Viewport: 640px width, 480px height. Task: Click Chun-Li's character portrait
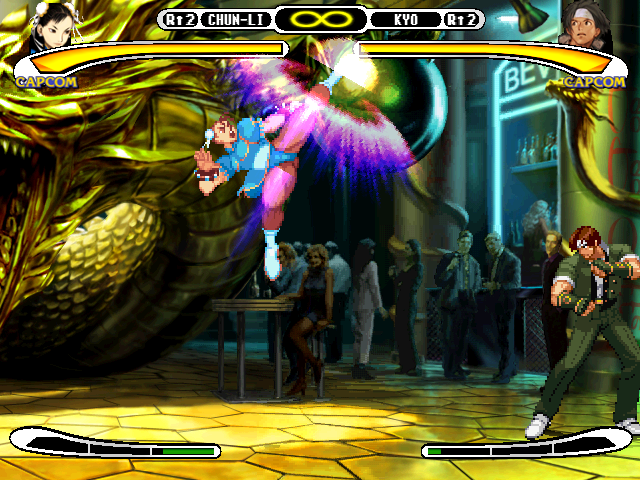pyautogui.click(x=47, y=23)
